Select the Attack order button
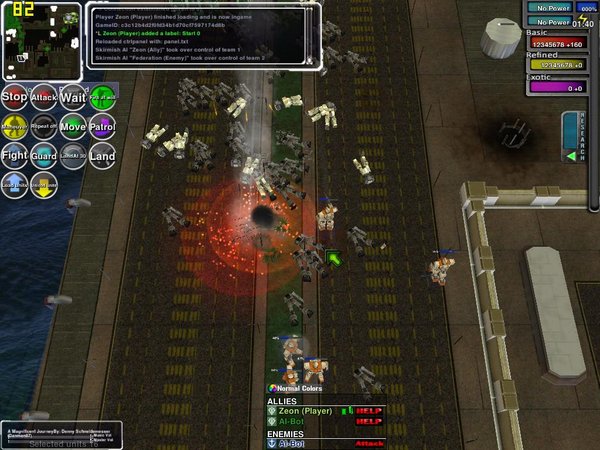This screenshot has width=600, height=450. pyautogui.click(x=43, y=97)
